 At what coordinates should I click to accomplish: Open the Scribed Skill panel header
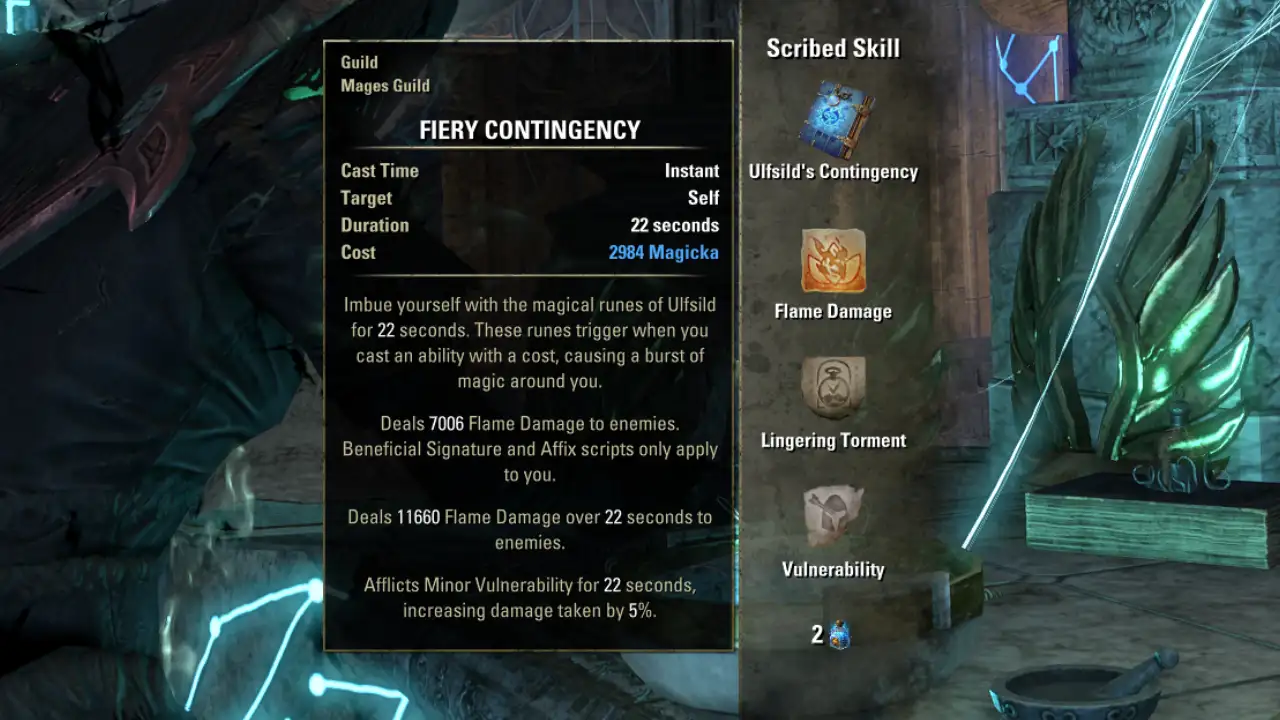click(x=833, y=47)
